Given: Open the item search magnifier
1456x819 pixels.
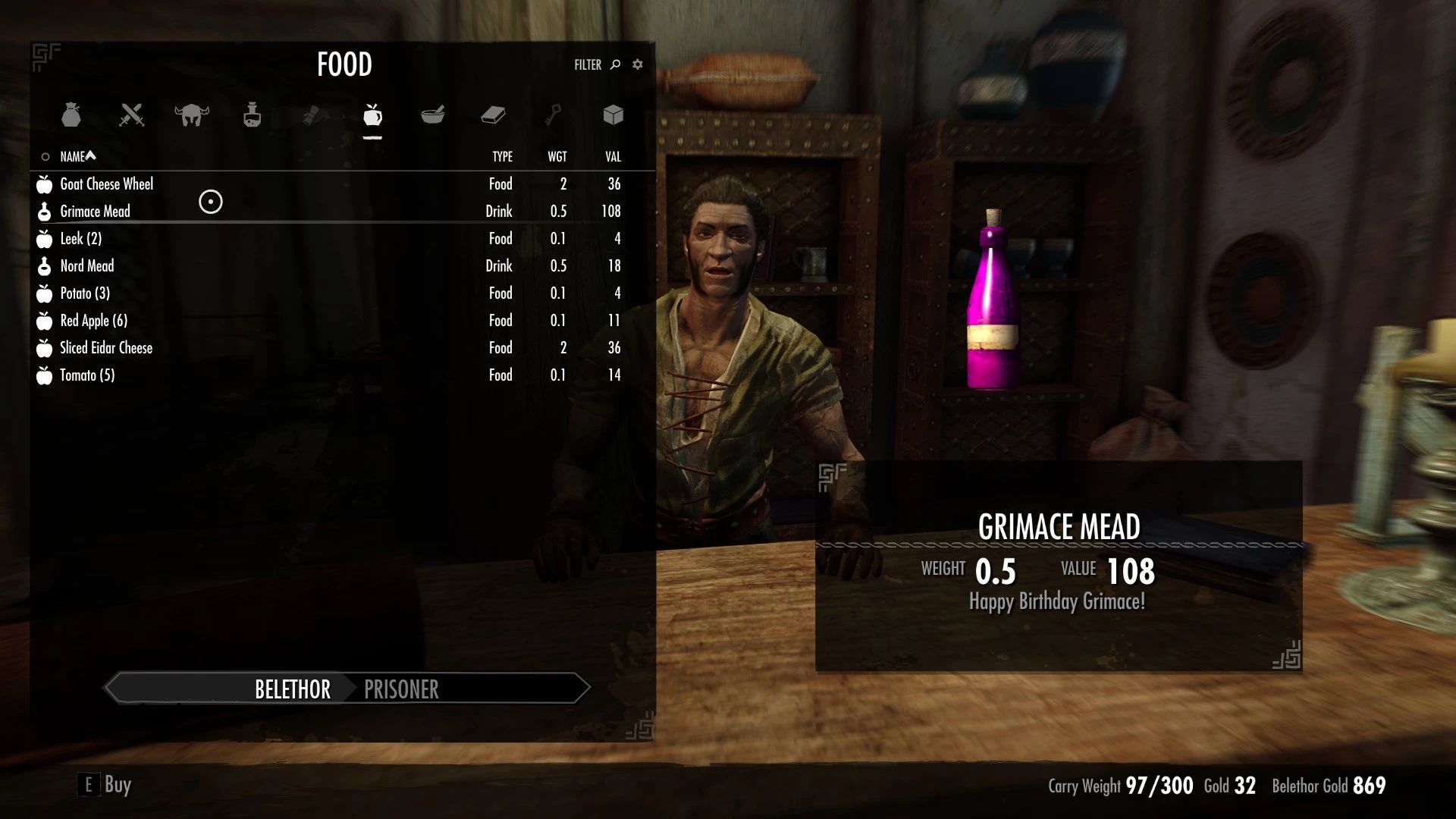Looking at the screenshot, I should point(613,64).
